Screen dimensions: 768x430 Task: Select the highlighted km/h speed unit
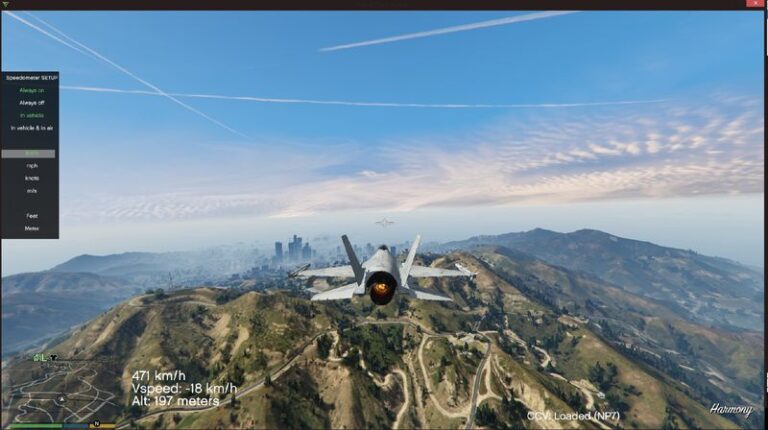pyautogui.click(x=32, y=153)
